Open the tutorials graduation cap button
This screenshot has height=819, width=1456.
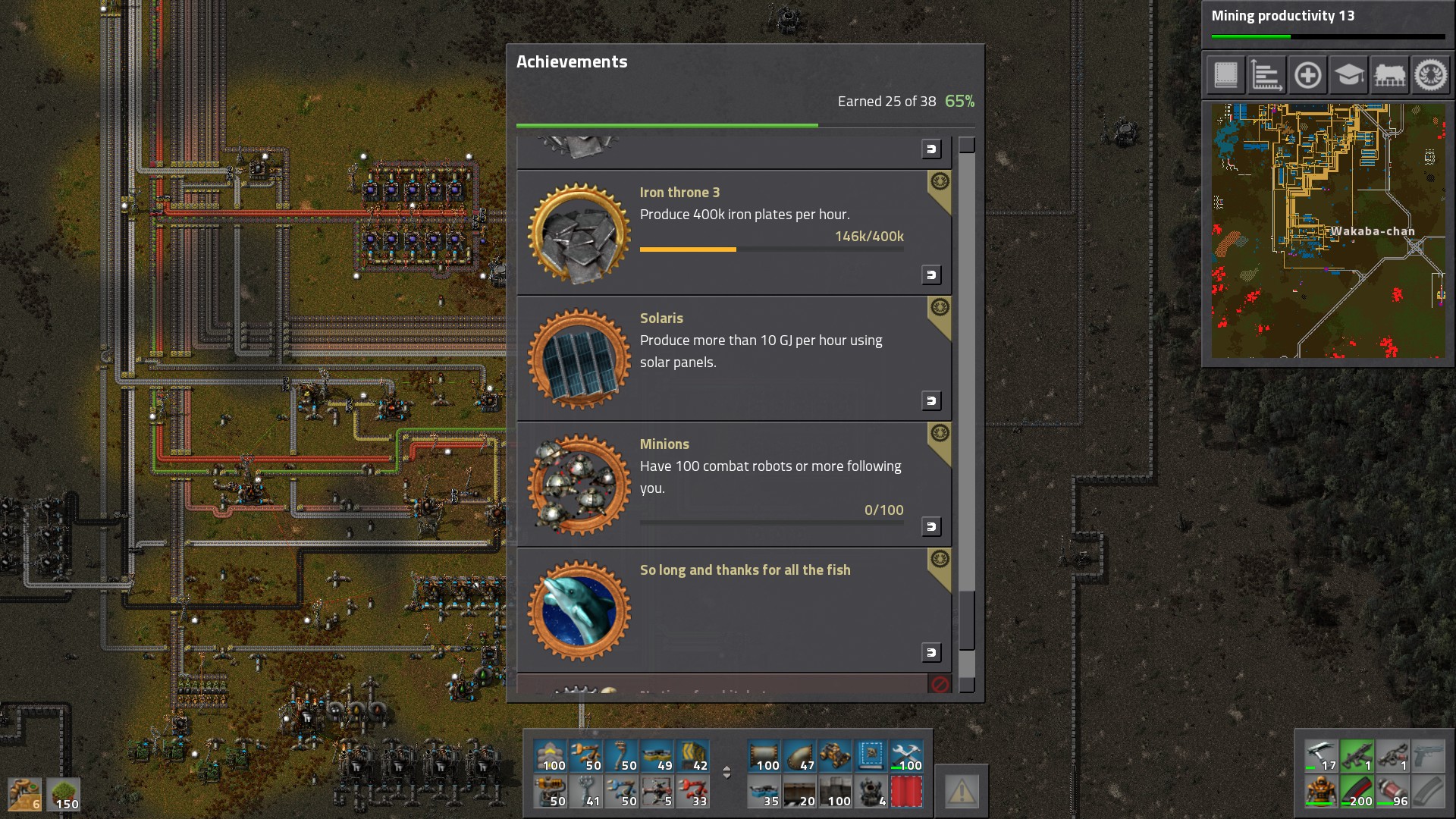[x=1348, y=75]
